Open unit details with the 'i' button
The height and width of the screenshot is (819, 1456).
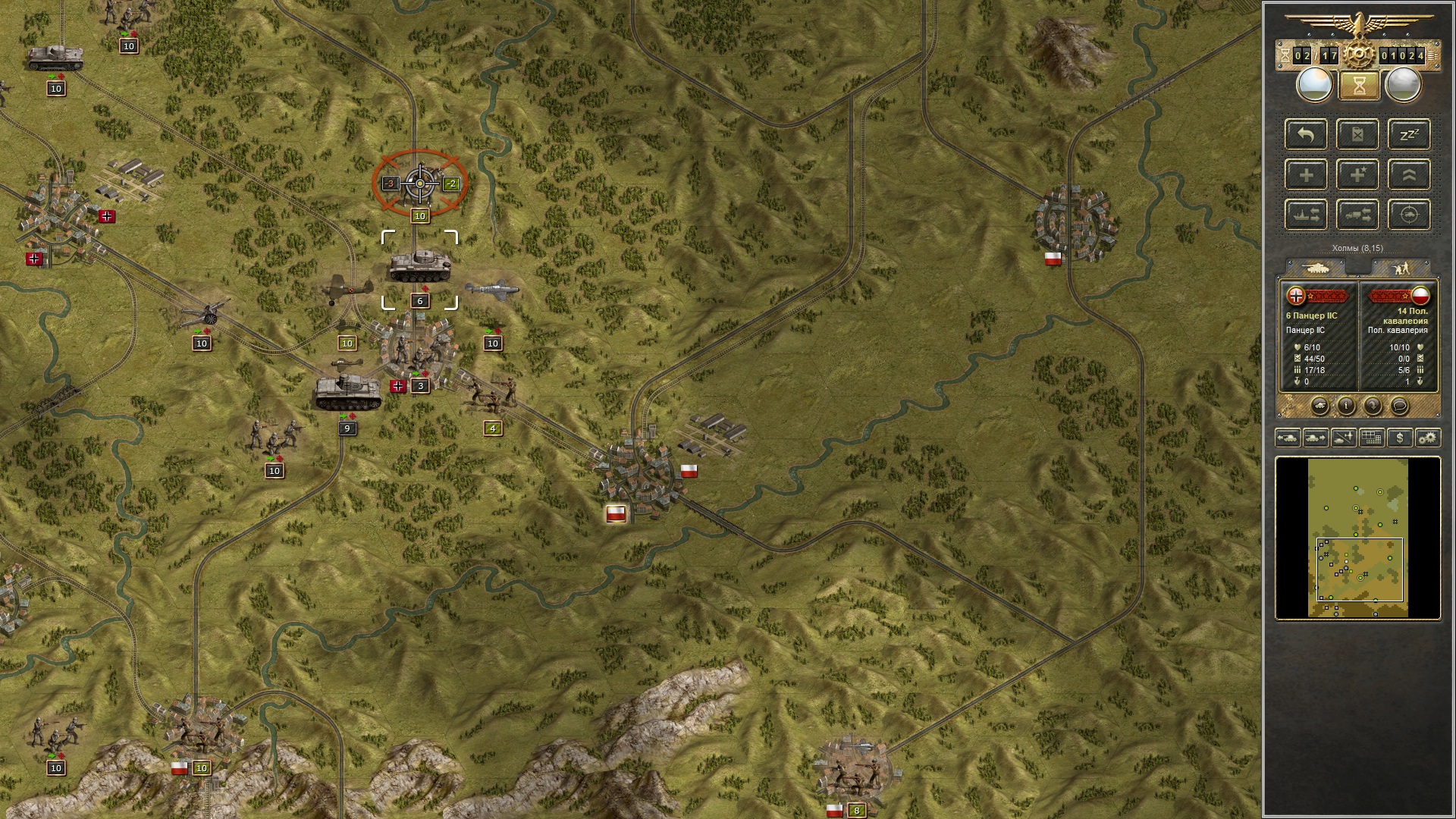1346,406
